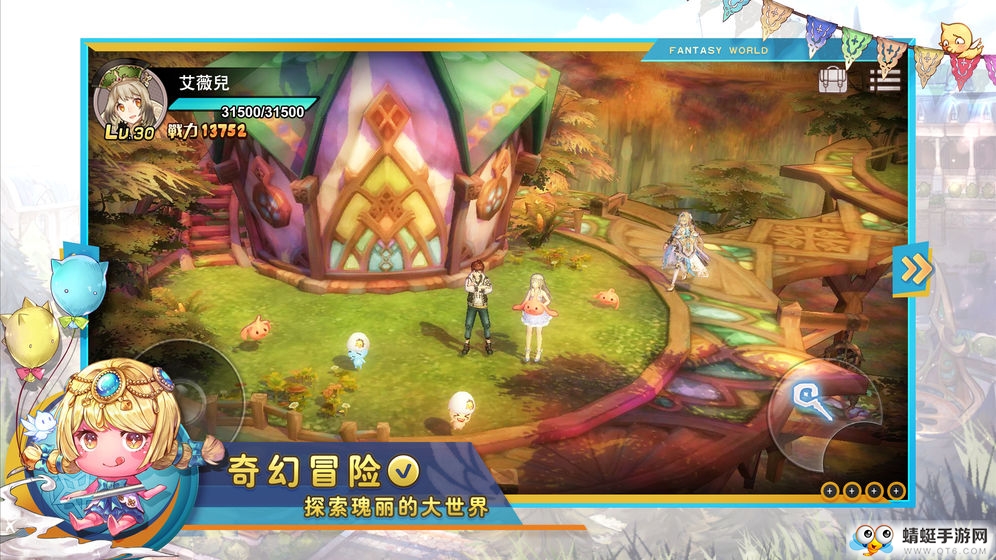Open the list menu icon
This screenshot has width=996, height=560.
[885, 79]
